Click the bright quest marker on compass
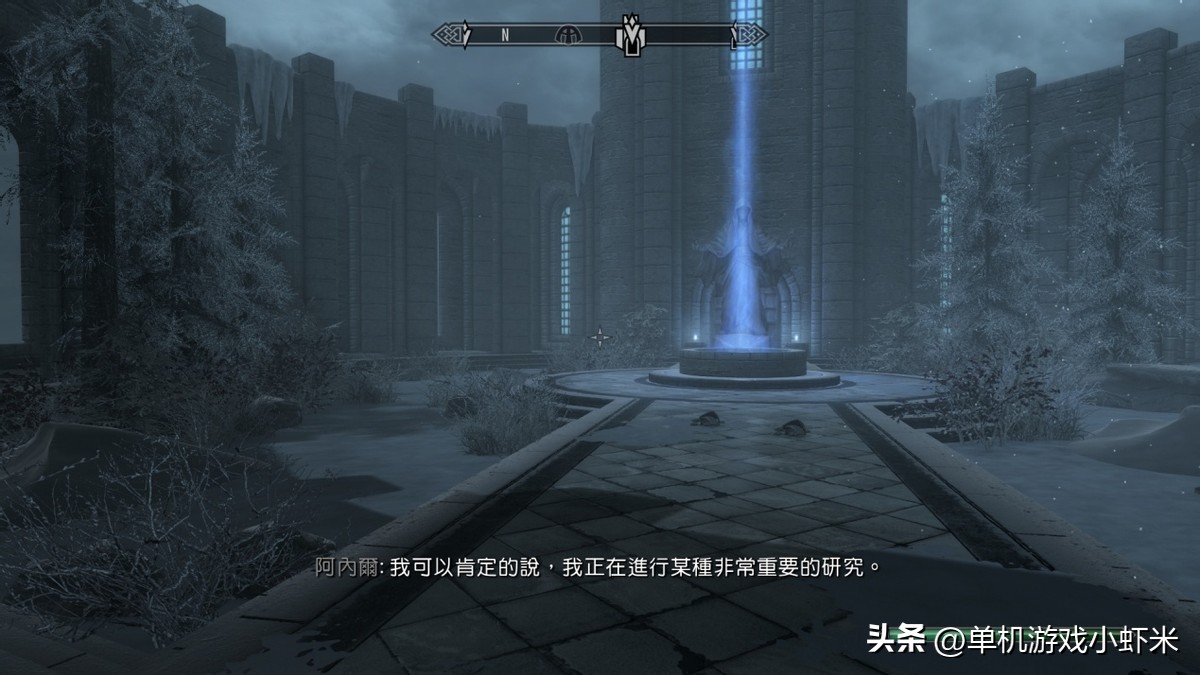The image size is (1200, 675). coord(631,35)
